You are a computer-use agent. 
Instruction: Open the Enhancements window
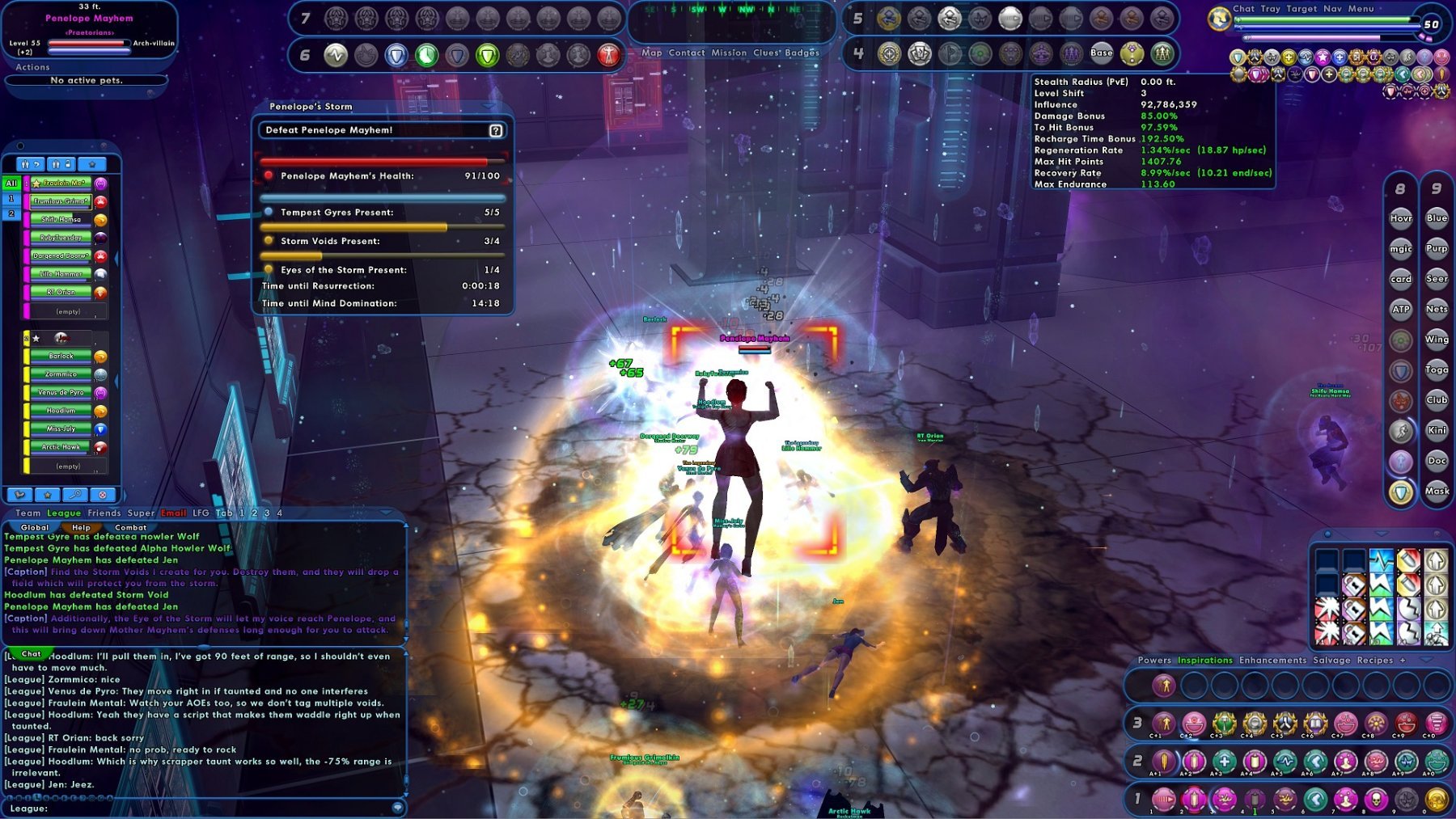(1272, 660)
